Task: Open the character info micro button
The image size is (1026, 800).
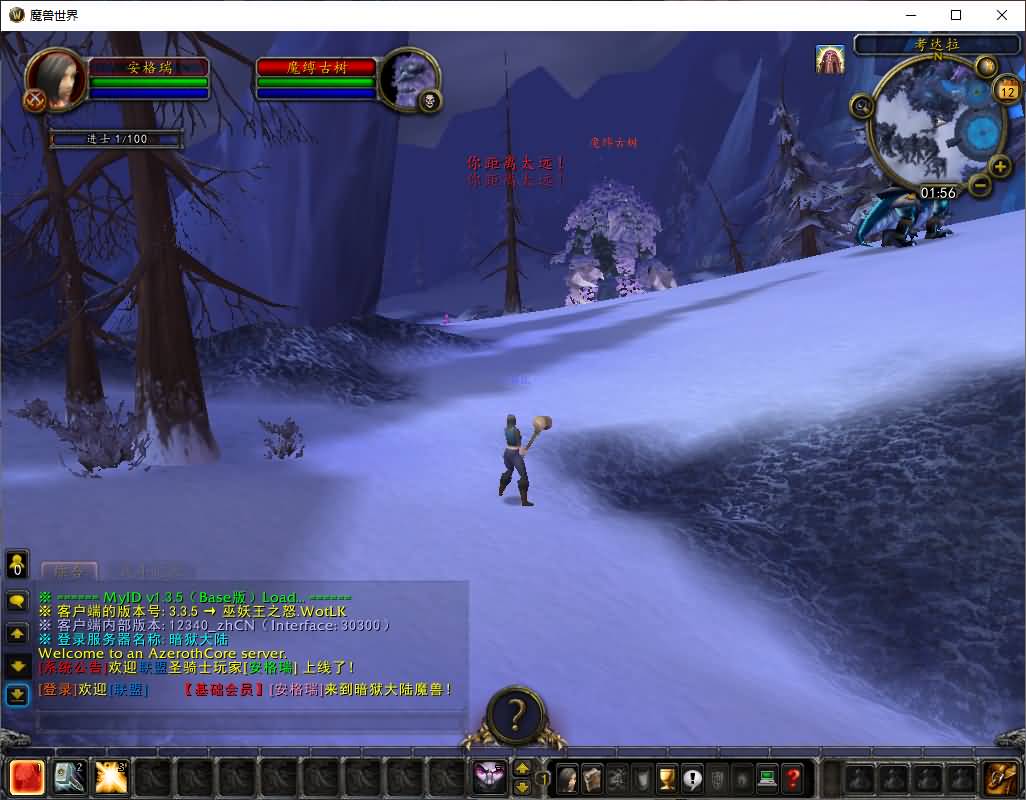Action: pyautogui.click(x=567, y=777)
